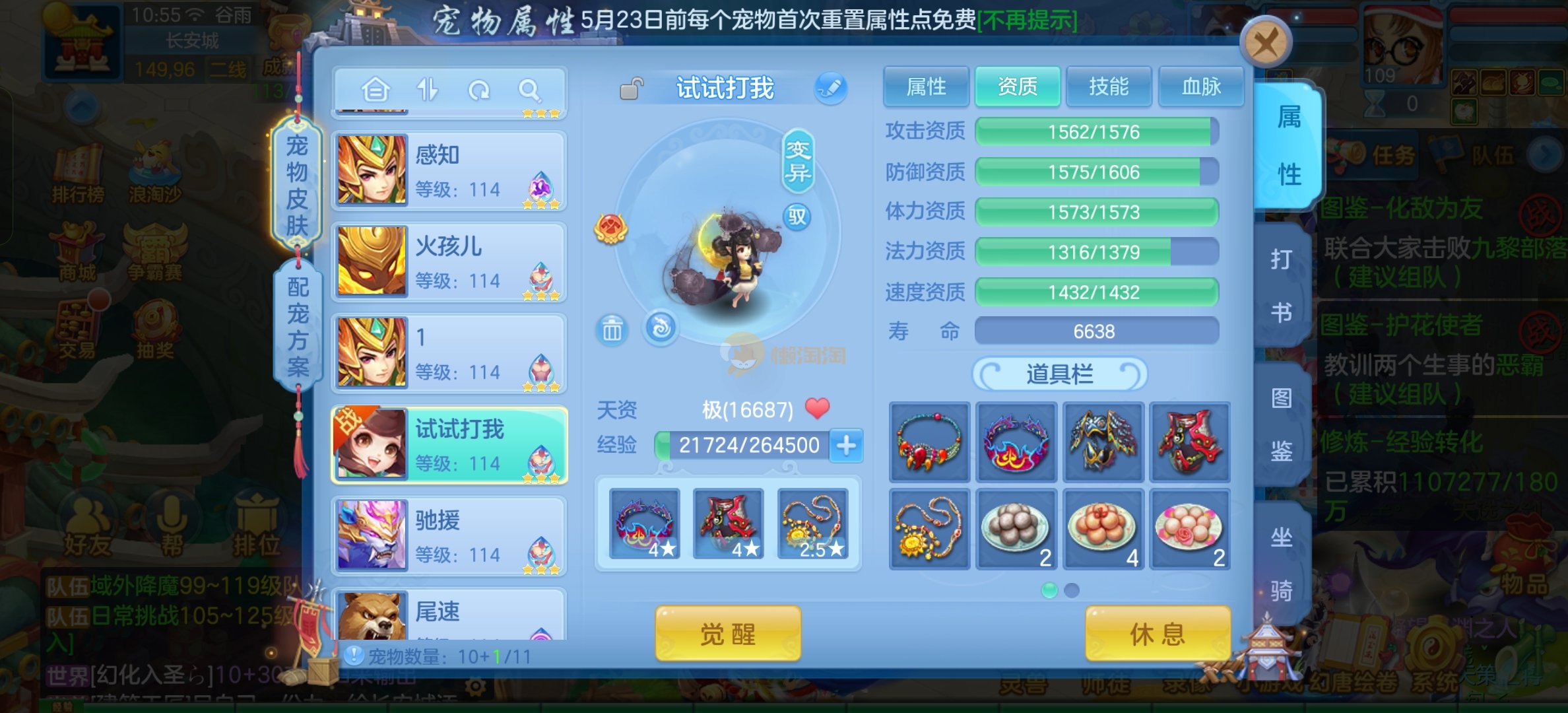Open the 宠物皮肤 pet skin tab
Viewport: 1568px width, 713px height.
297,185
